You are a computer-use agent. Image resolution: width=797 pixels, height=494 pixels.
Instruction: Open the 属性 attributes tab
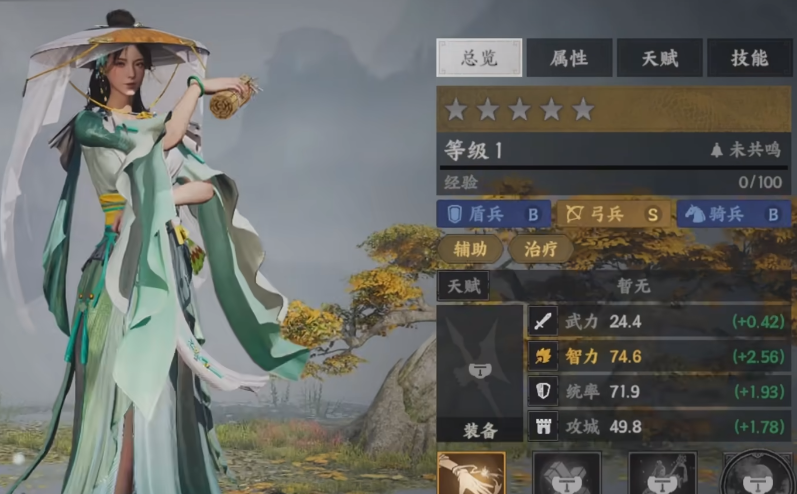point(569,58)
